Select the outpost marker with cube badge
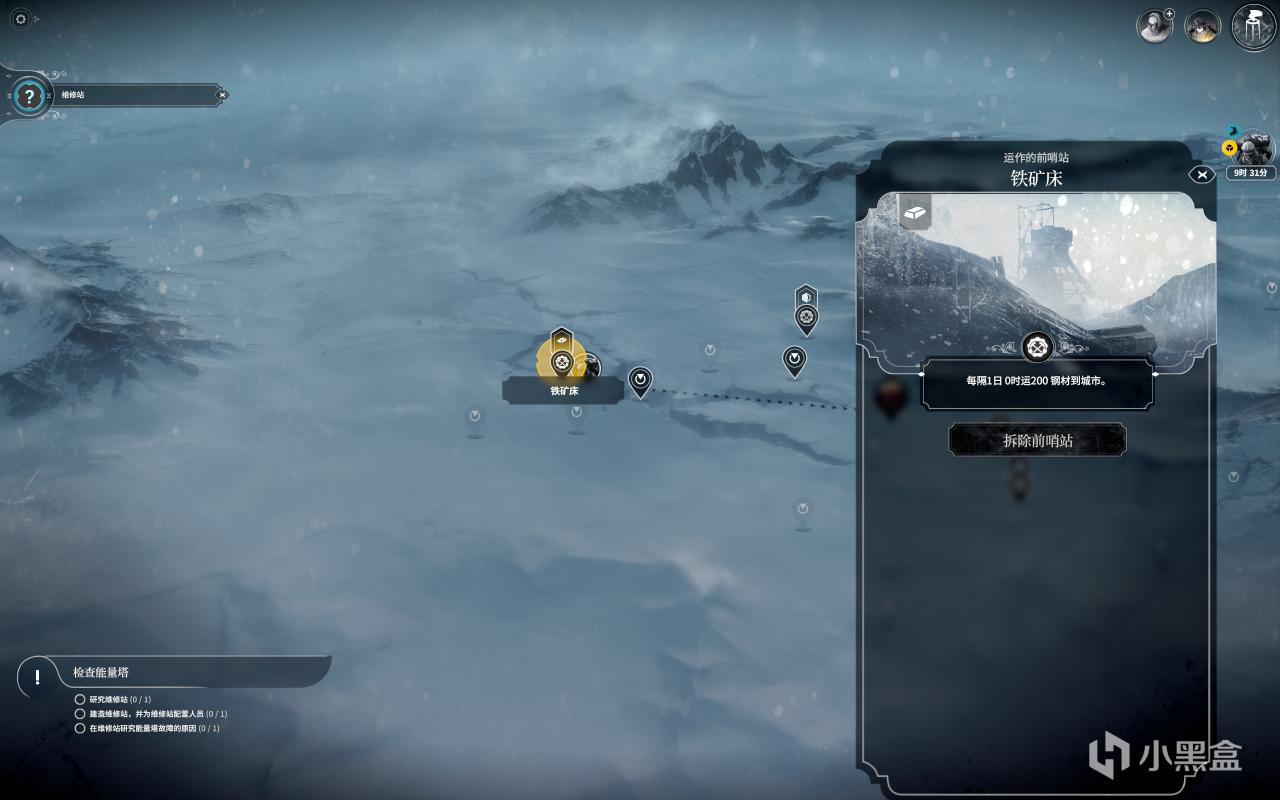 (x=806, y=318)
